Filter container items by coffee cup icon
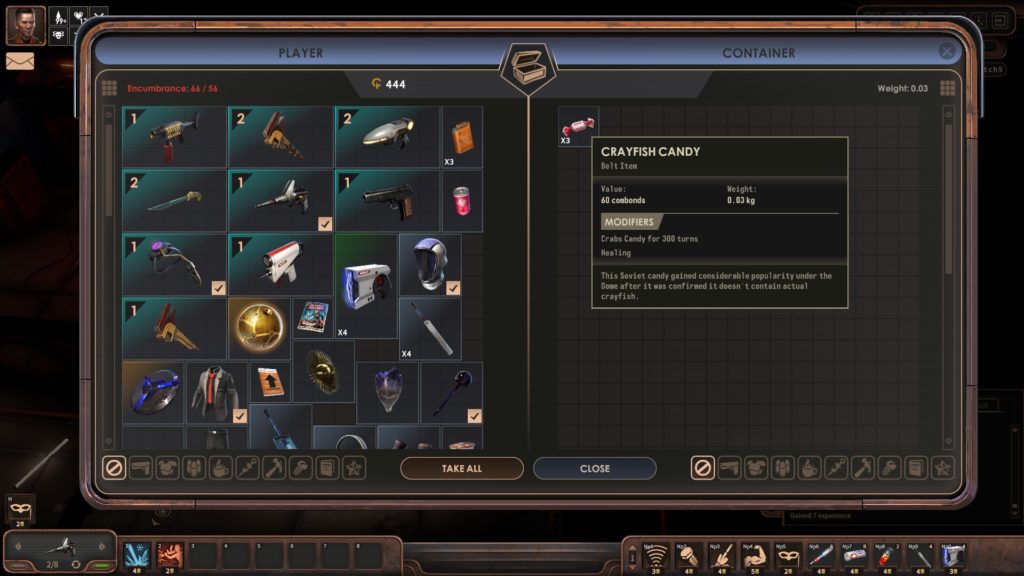The width and height of the screenshot is (1024, 576). 809,467
